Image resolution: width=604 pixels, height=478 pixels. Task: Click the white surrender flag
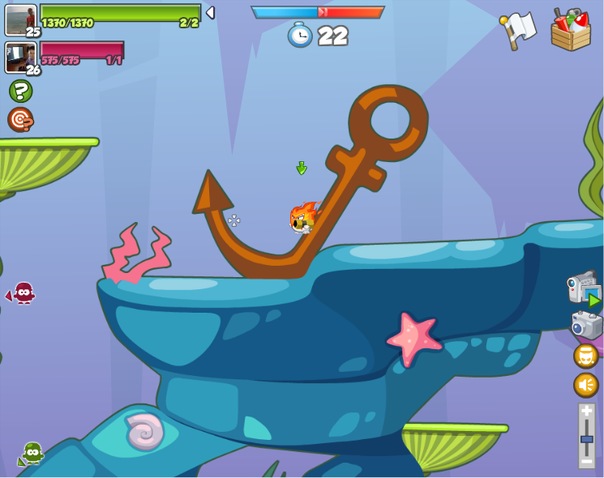[x=519, y=31]
